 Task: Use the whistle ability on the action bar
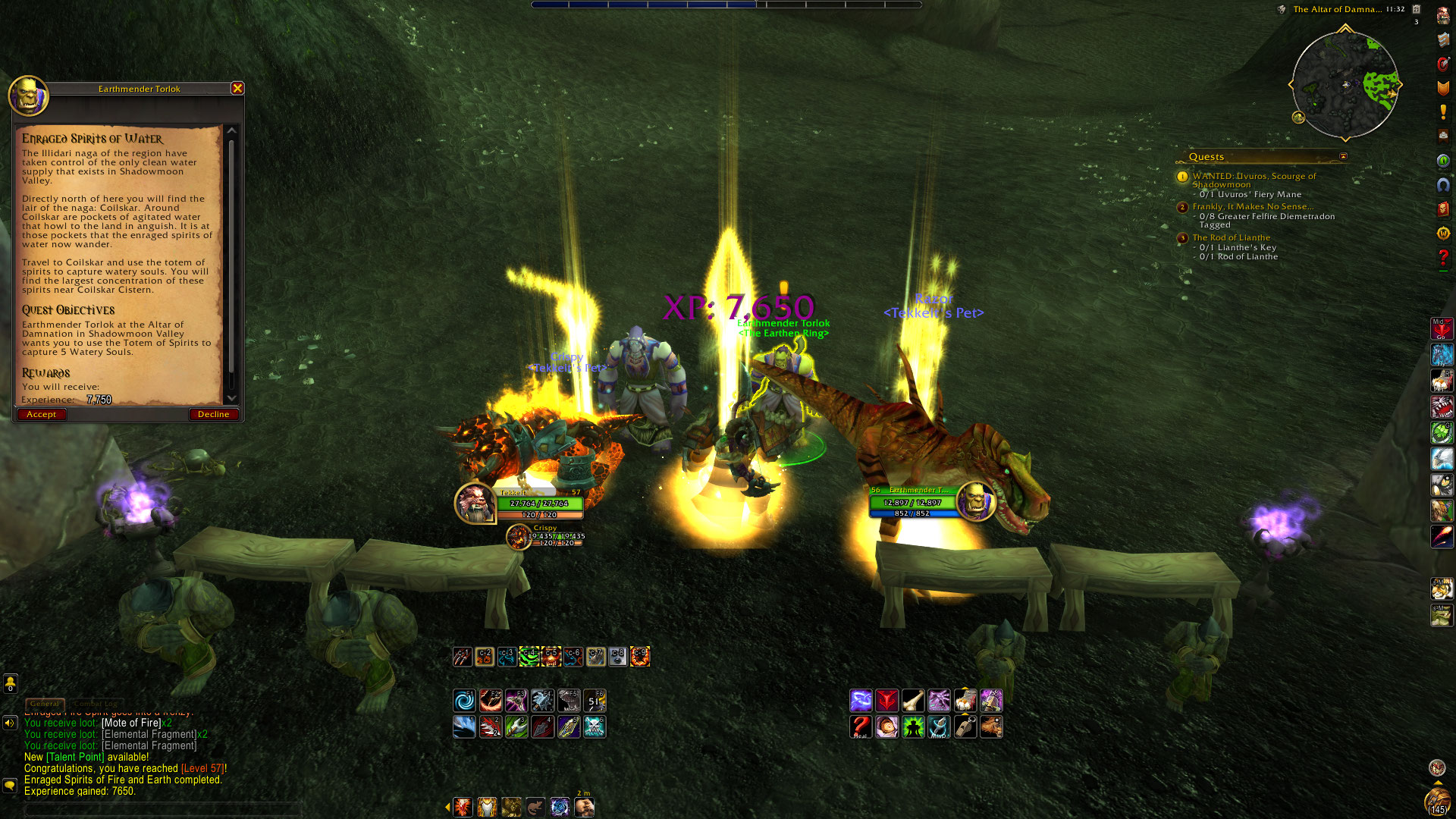tap(965, 726)
